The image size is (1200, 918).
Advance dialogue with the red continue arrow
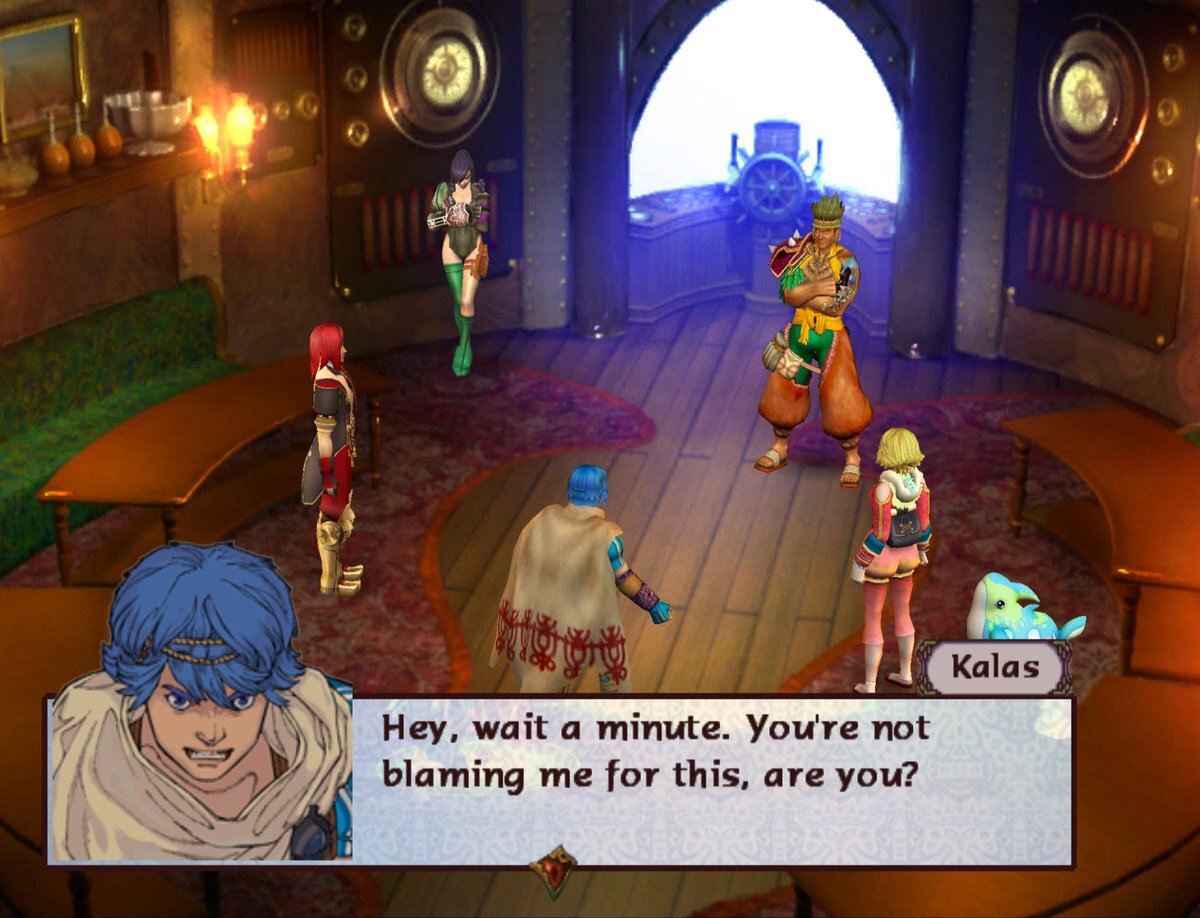[x=553, y=870]
